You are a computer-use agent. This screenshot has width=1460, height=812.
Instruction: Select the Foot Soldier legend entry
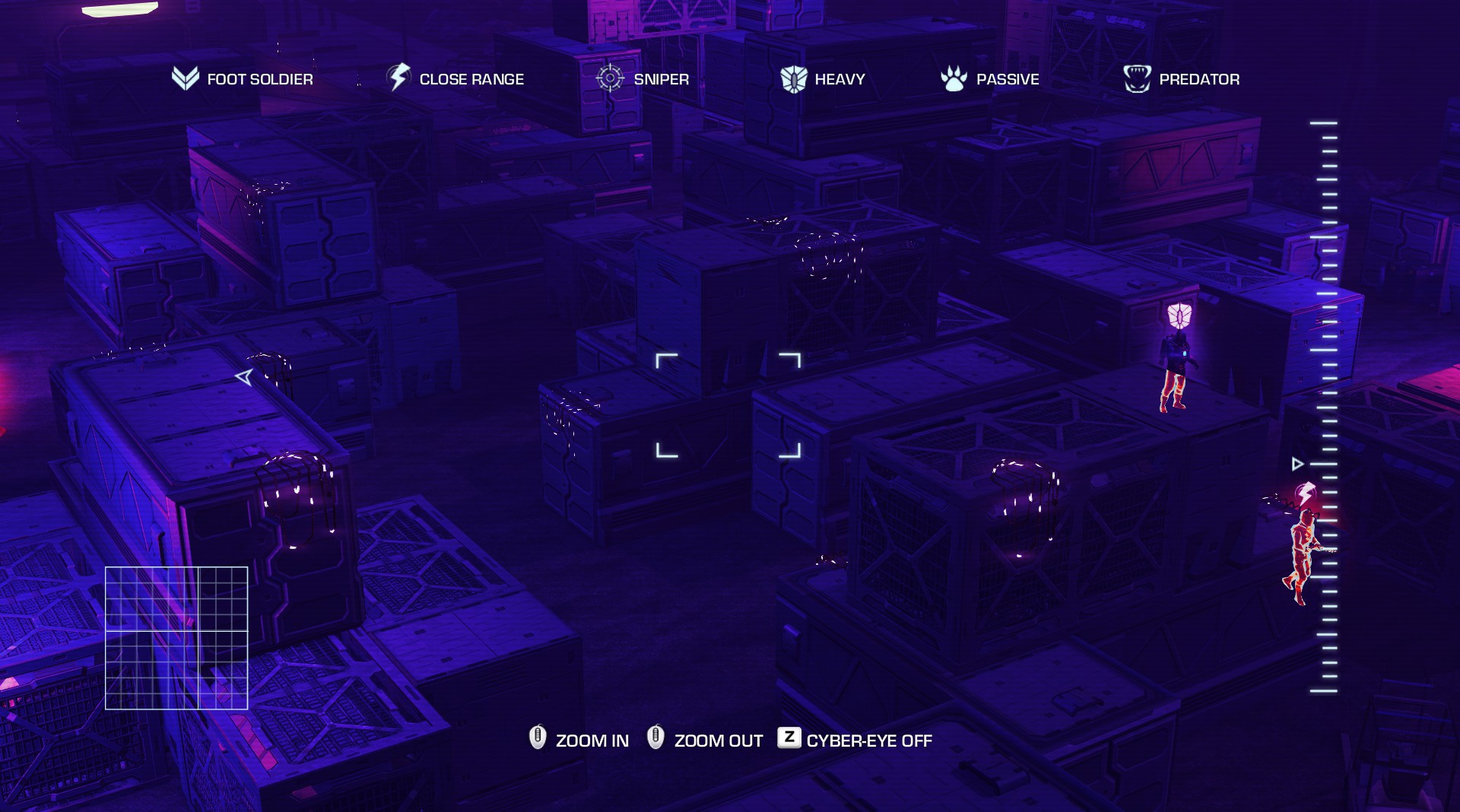point(242,79)
